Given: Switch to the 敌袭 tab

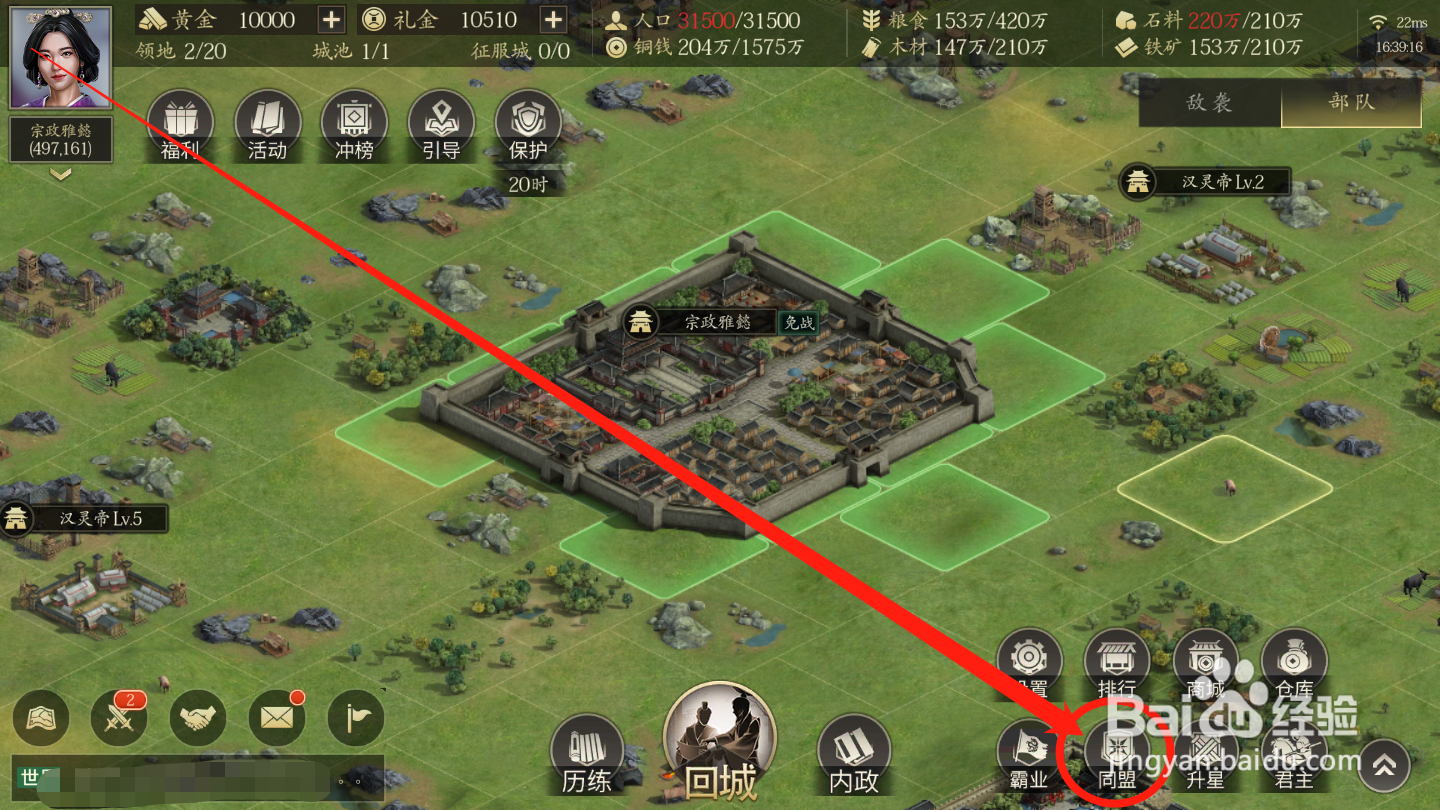Looking at the screenshot, I should click(1209, 103).
